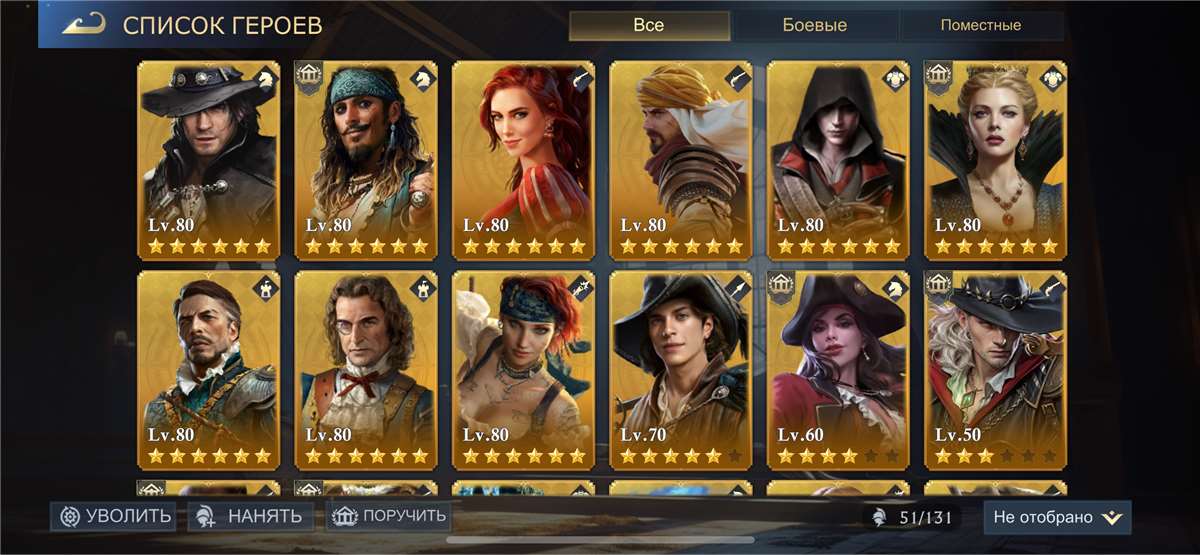Activate the Поручить button
The image size is (1200, 555).
388,516
